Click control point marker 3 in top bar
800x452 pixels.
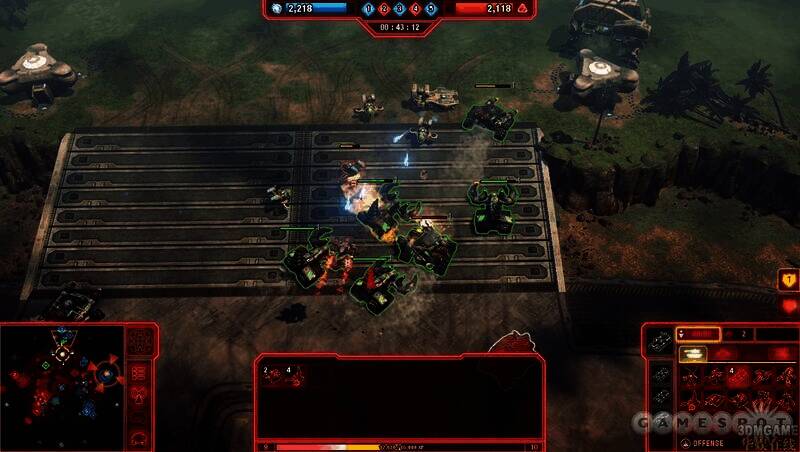[400, 9]
